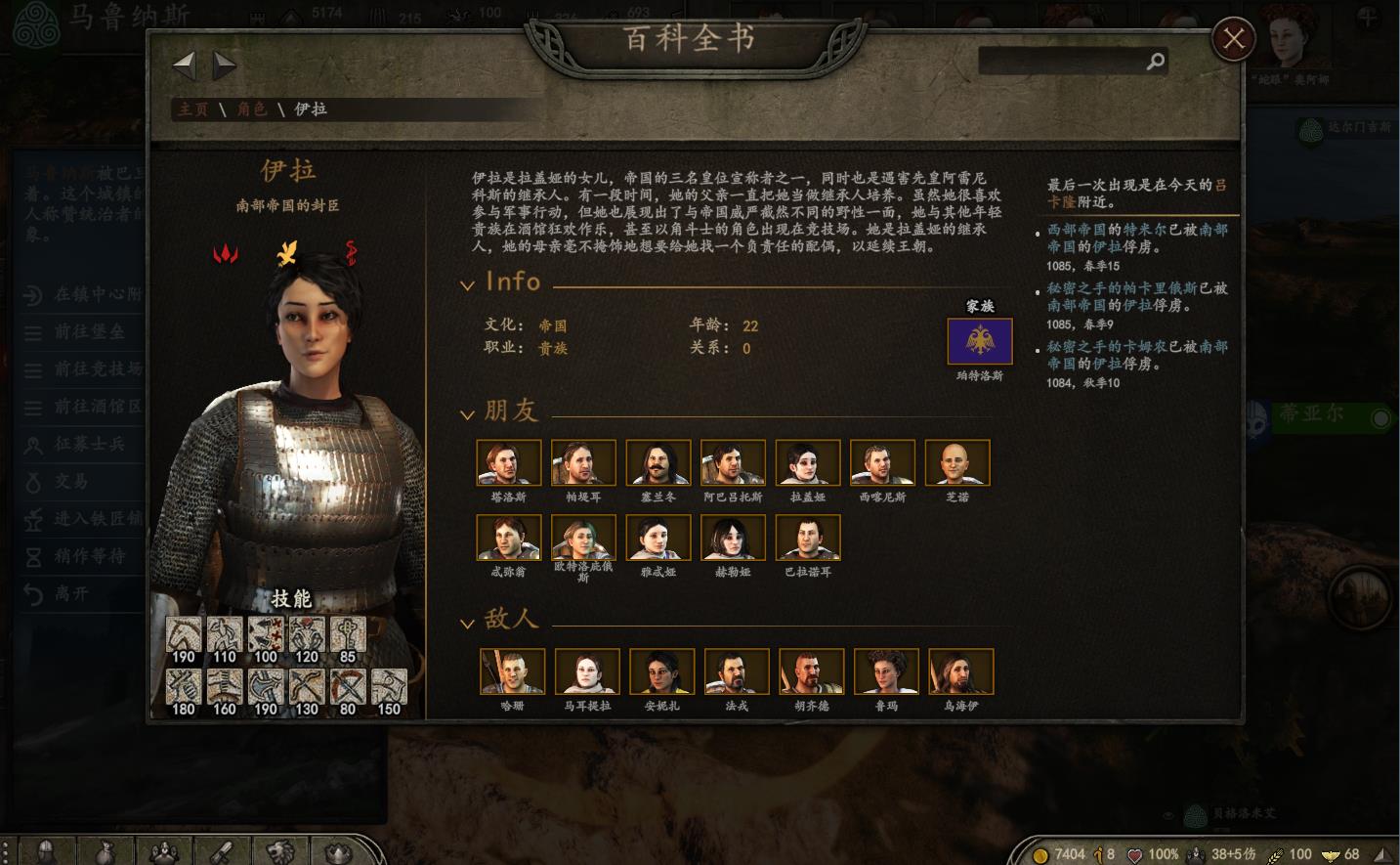Image resolution: width=1400 pixels, height=865 pixels.
Task: Open 拉盖娅's portrait among friends
Action: [x=807, y=461]
